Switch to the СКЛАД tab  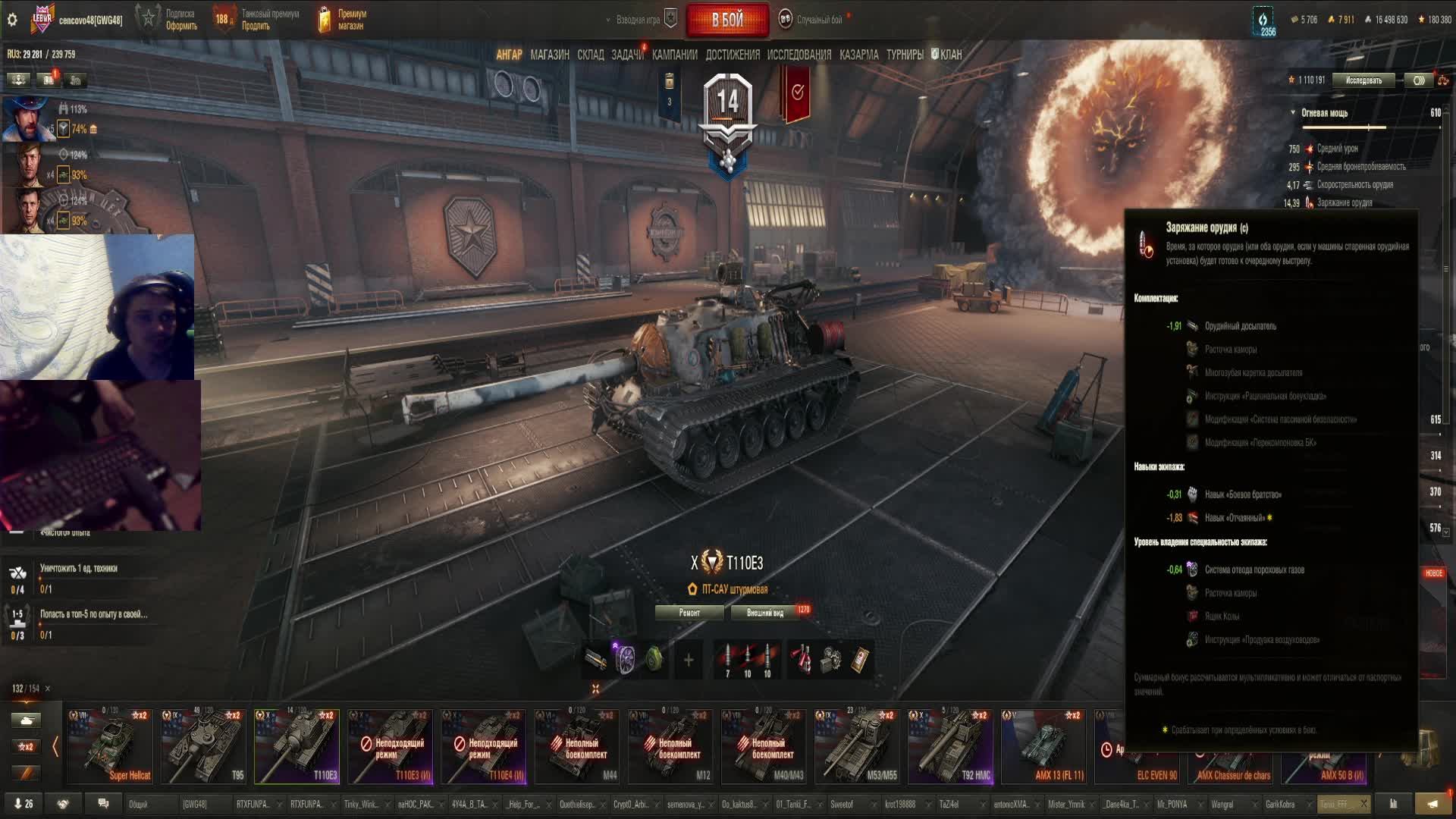pos(590,55)
